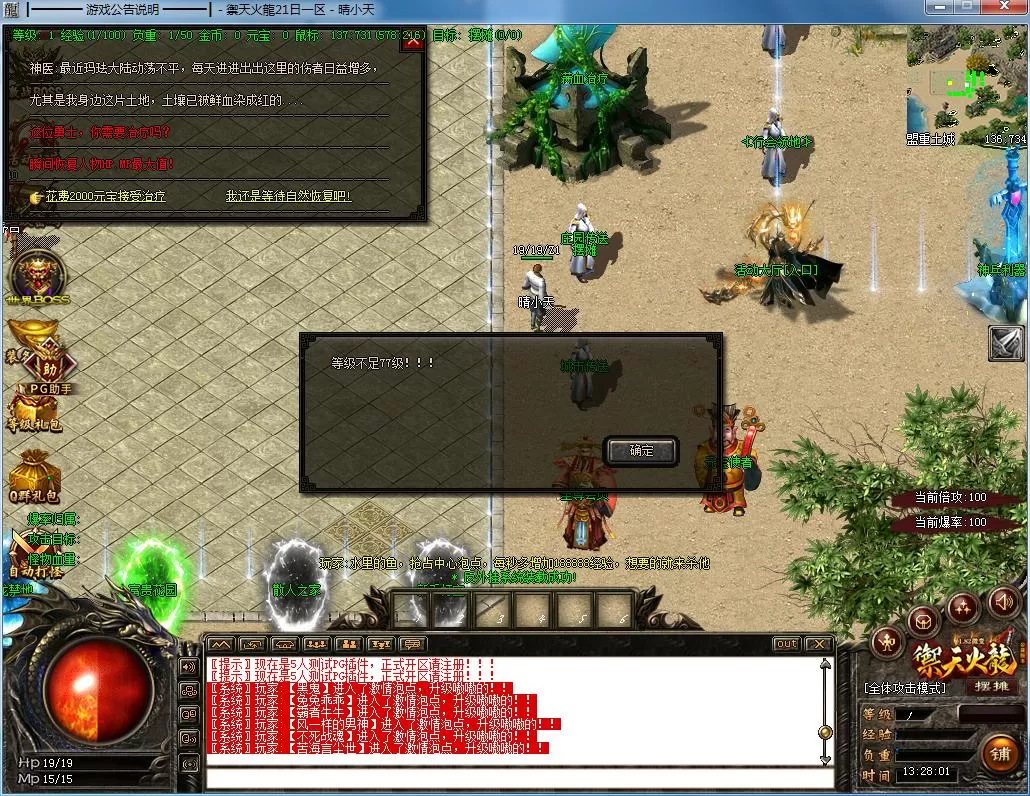The width and height of the screenshot is (1030, 796).
Task: Open the bag via the cube round button
Action: click(x=923, y=622)
